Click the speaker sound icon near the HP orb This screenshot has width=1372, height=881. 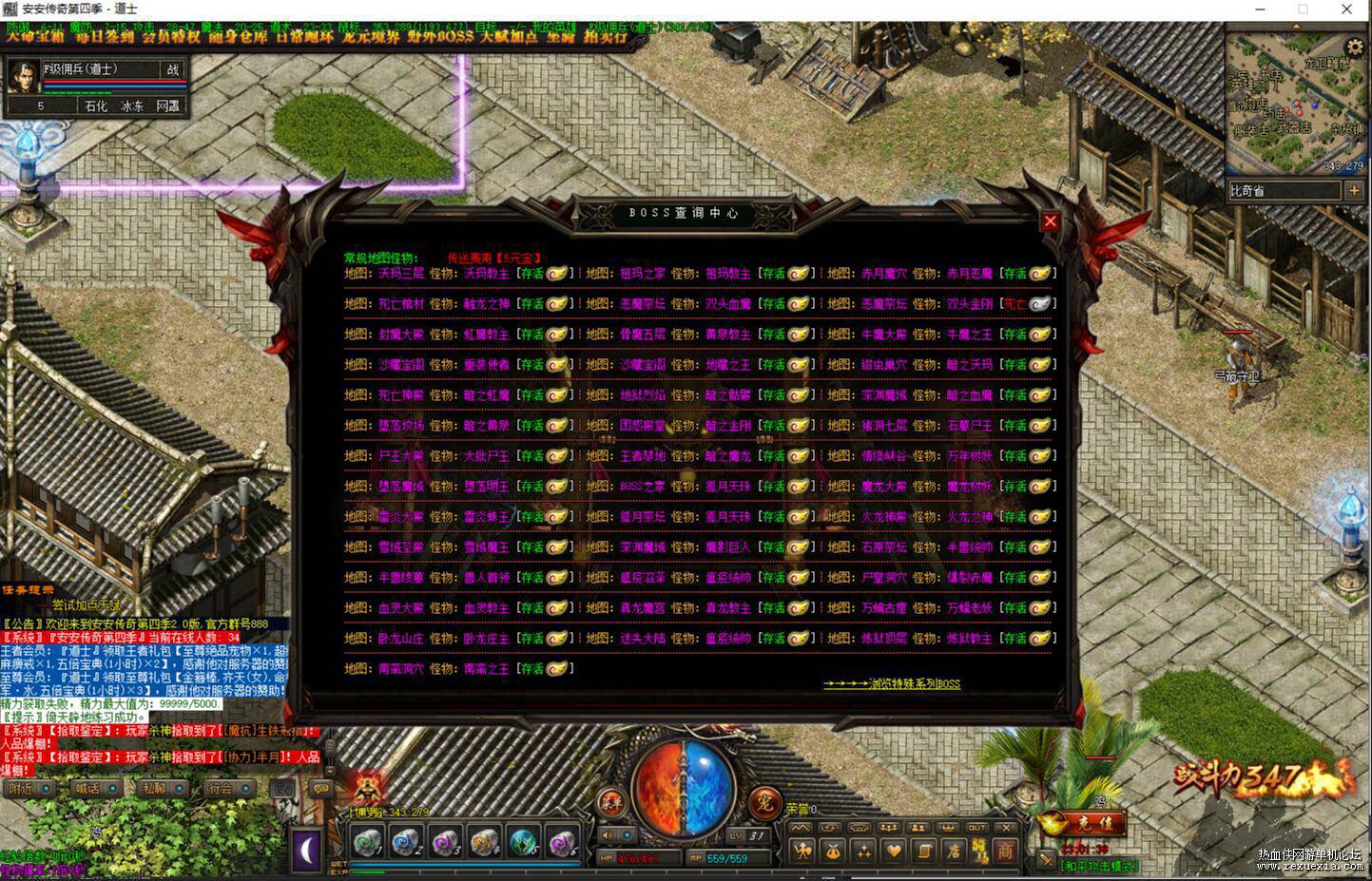pos(607,834)
